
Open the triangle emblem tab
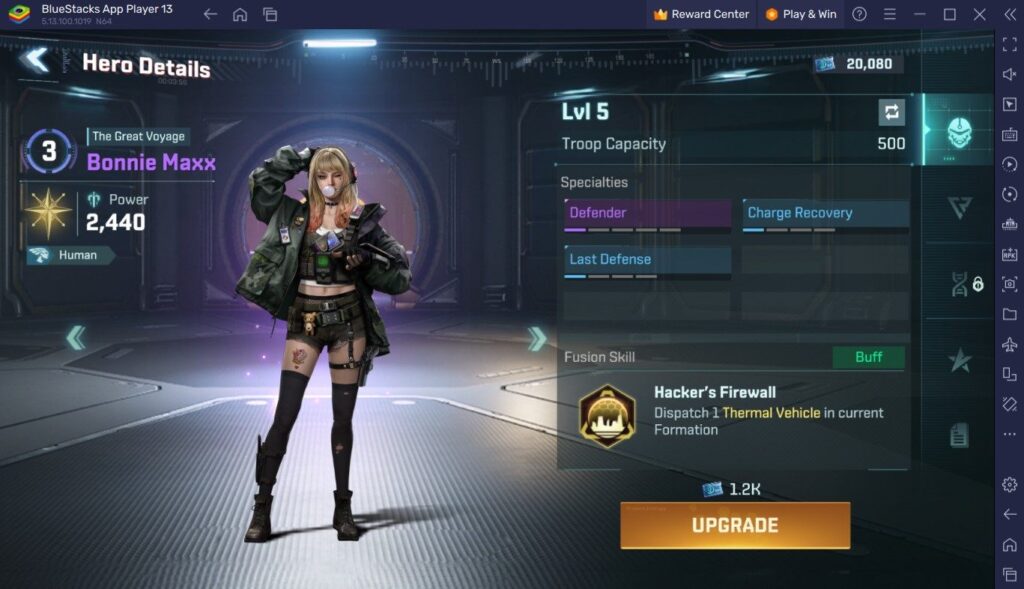click(959, 207)
